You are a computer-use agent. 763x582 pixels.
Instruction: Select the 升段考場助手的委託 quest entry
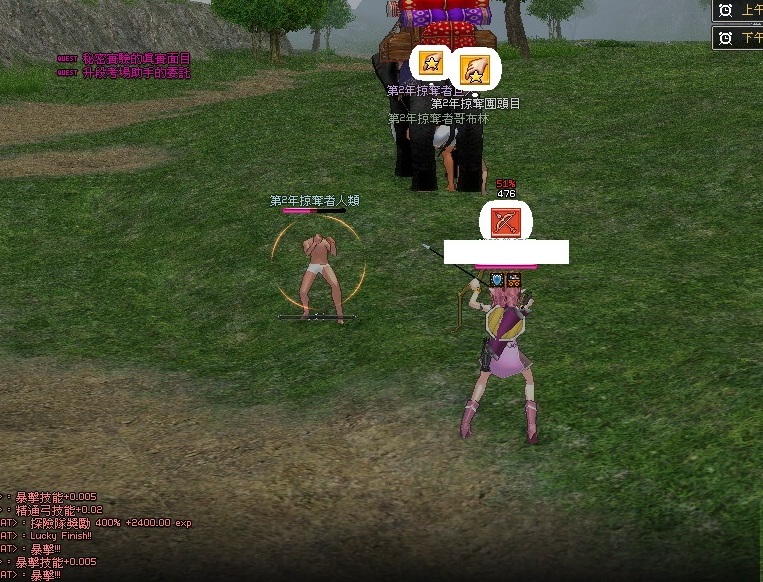[x=135, y=73]
